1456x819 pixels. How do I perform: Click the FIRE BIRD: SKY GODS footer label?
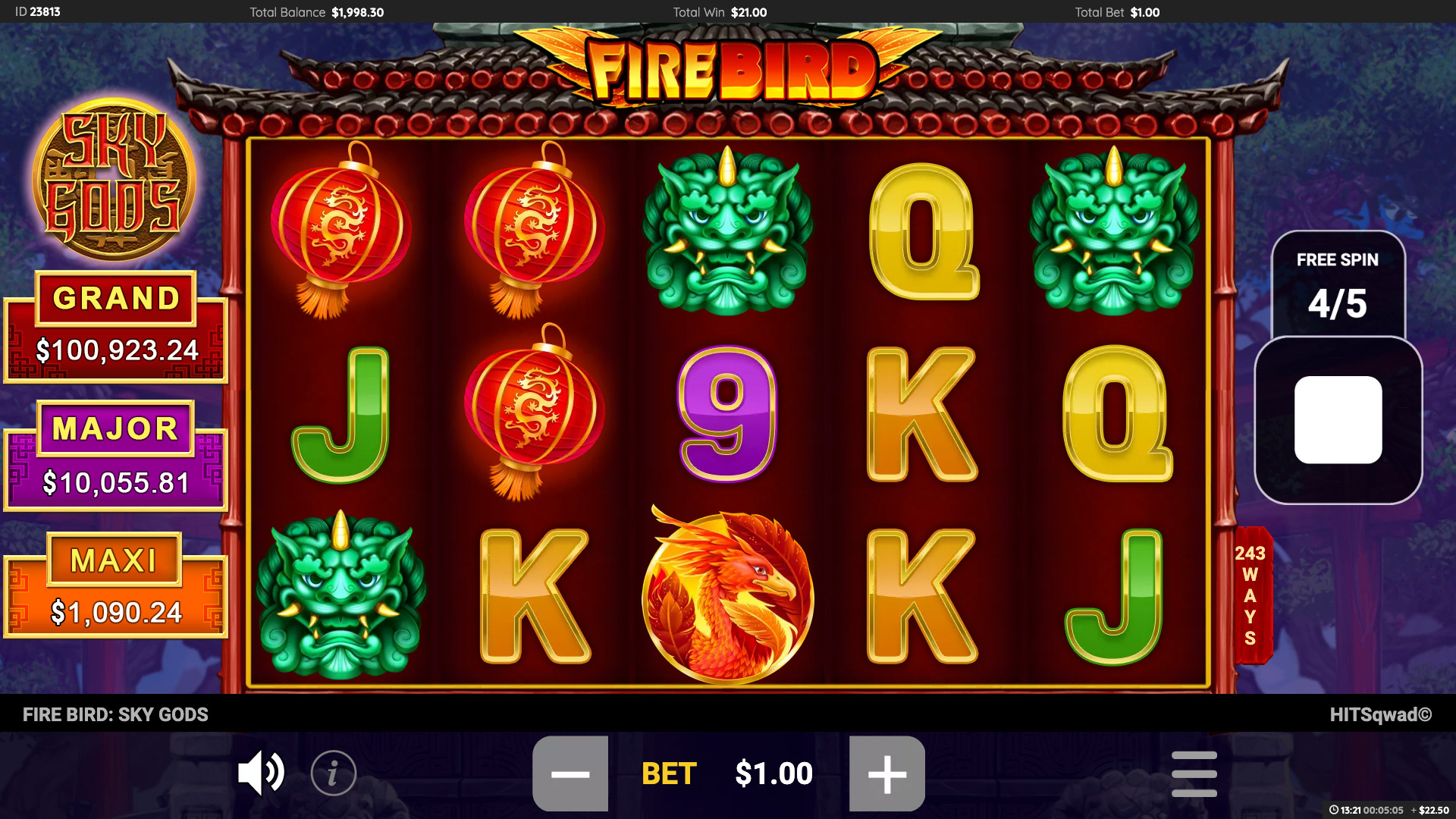point(115,714)
